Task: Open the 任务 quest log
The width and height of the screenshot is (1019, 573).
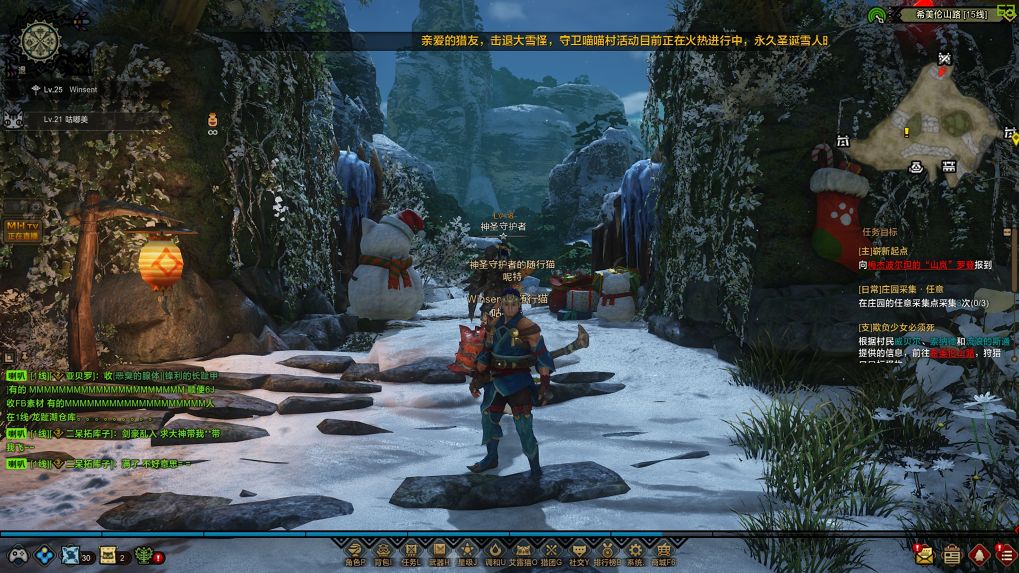Action: click(x=411, y=551)
